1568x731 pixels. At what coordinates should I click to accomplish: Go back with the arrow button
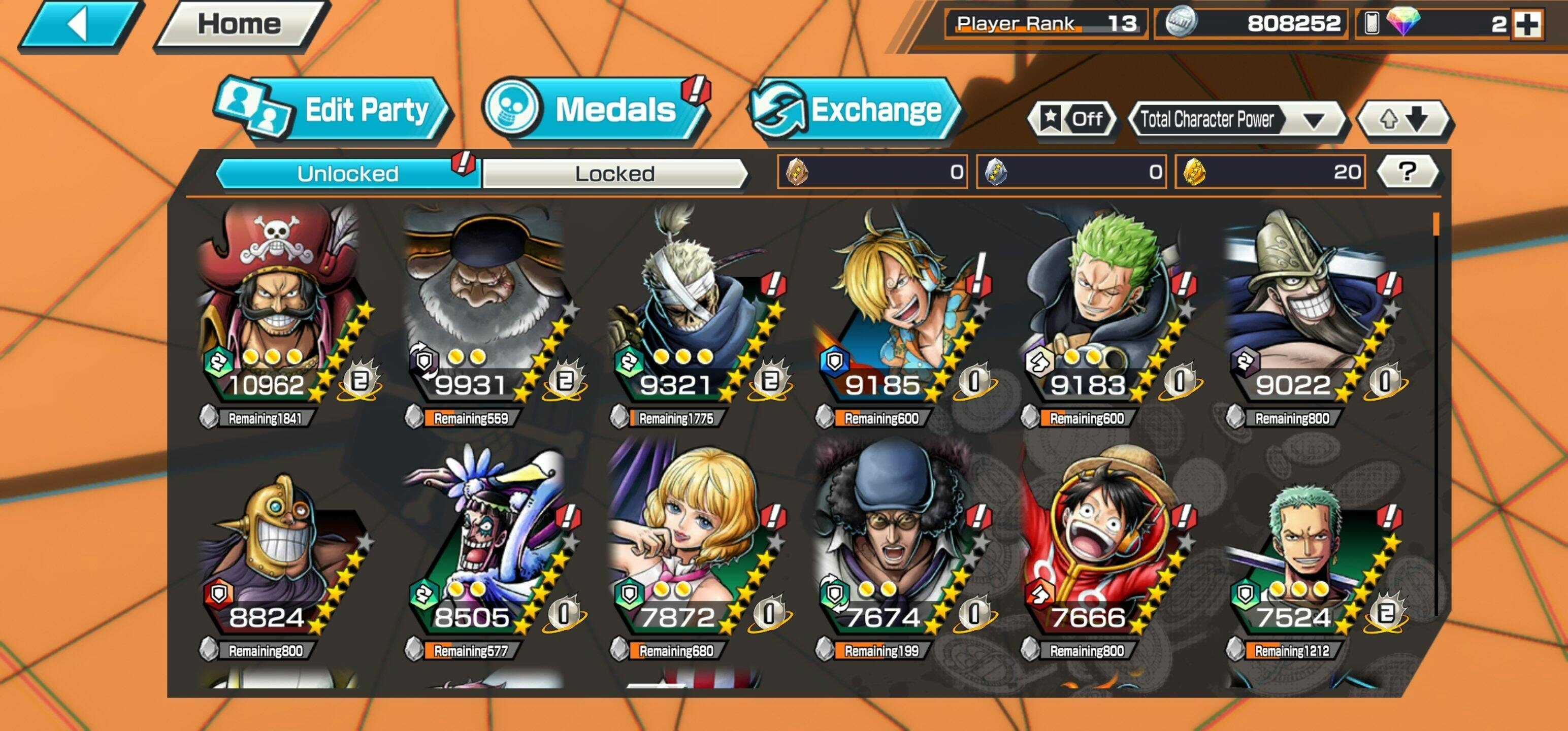coord(79,25)
